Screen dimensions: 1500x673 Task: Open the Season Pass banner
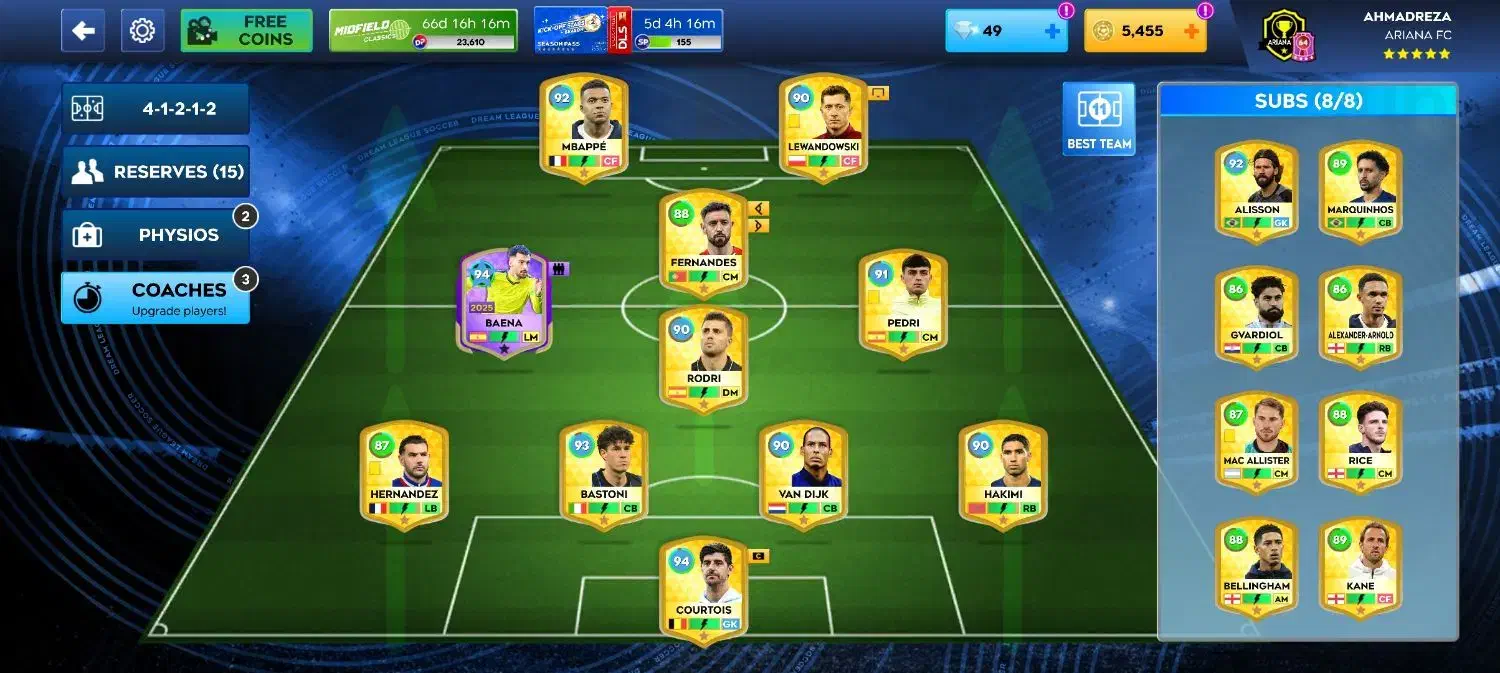click(628, 31)
